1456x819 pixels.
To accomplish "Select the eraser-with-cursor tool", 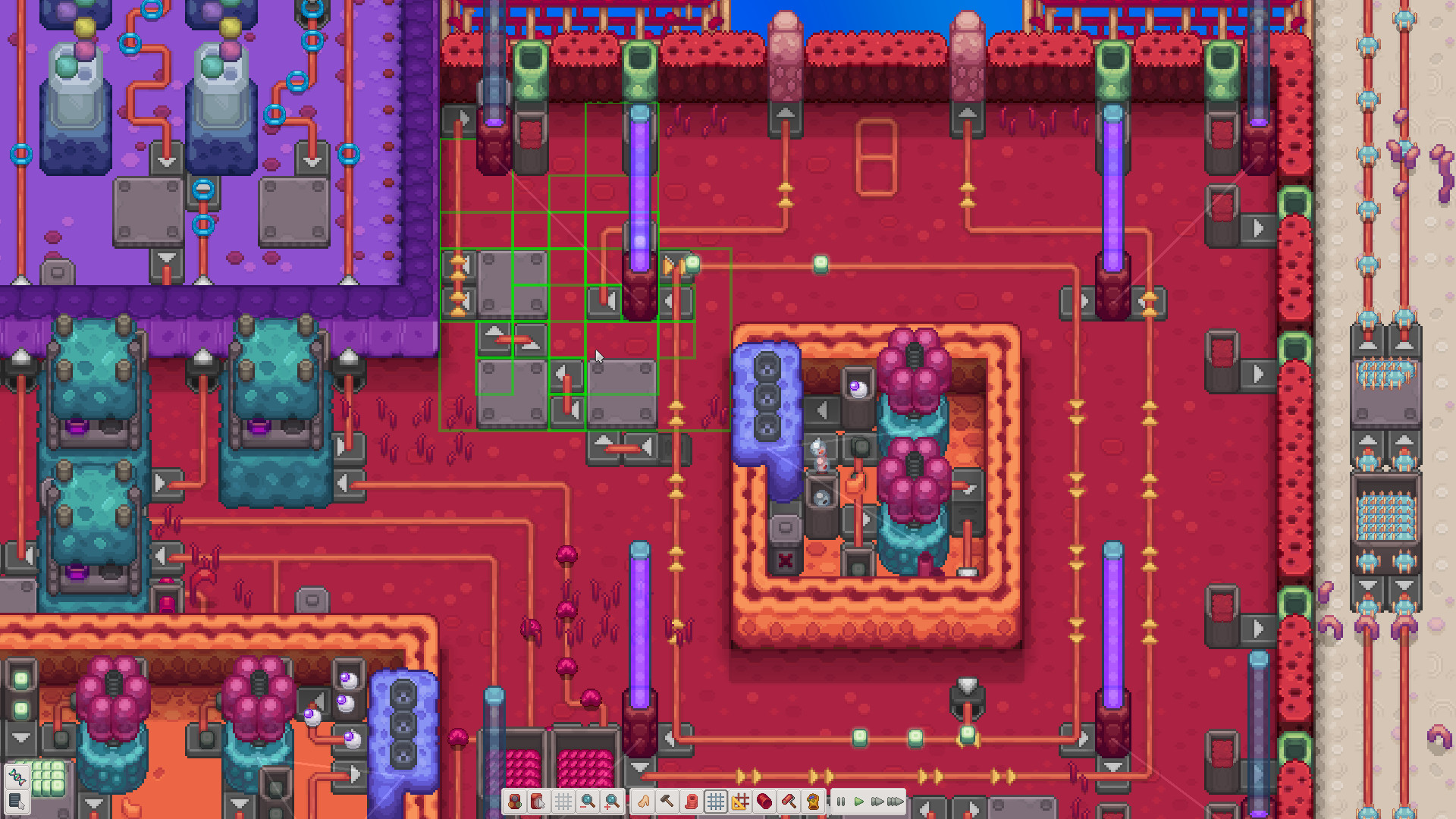I will click(539, 800).
